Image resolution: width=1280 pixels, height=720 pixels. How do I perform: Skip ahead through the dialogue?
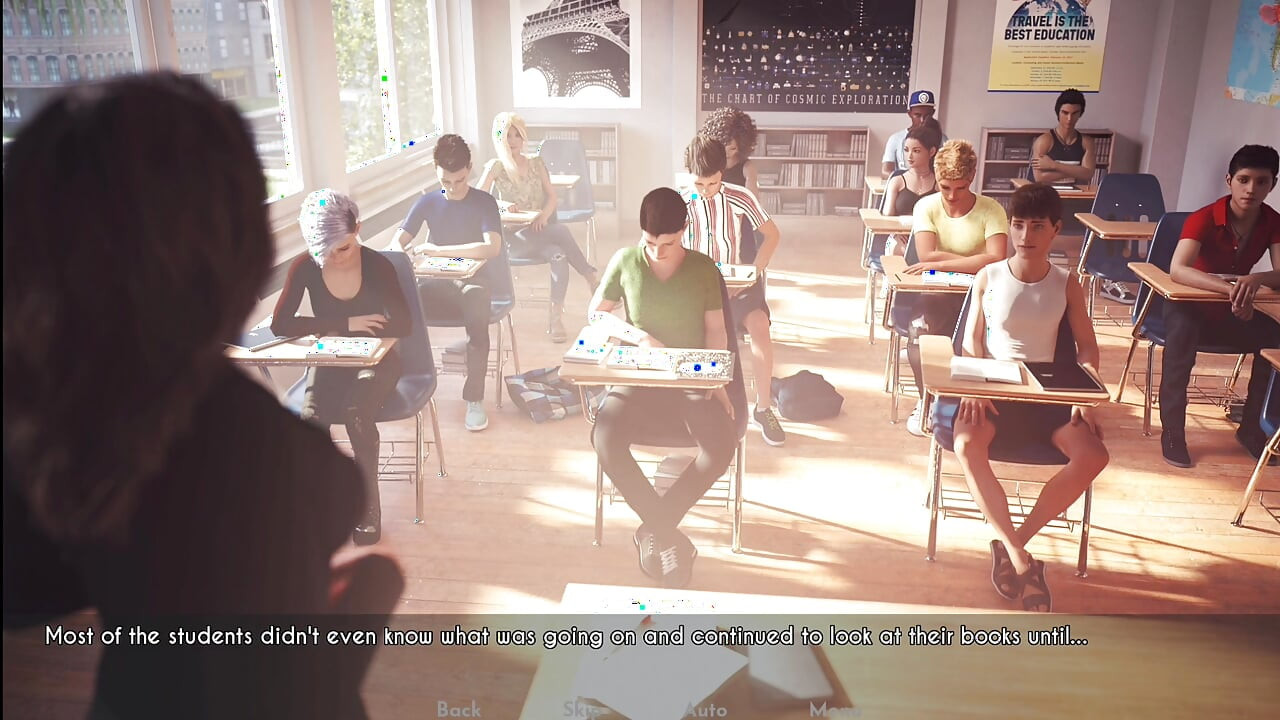[x=581, y=709]
